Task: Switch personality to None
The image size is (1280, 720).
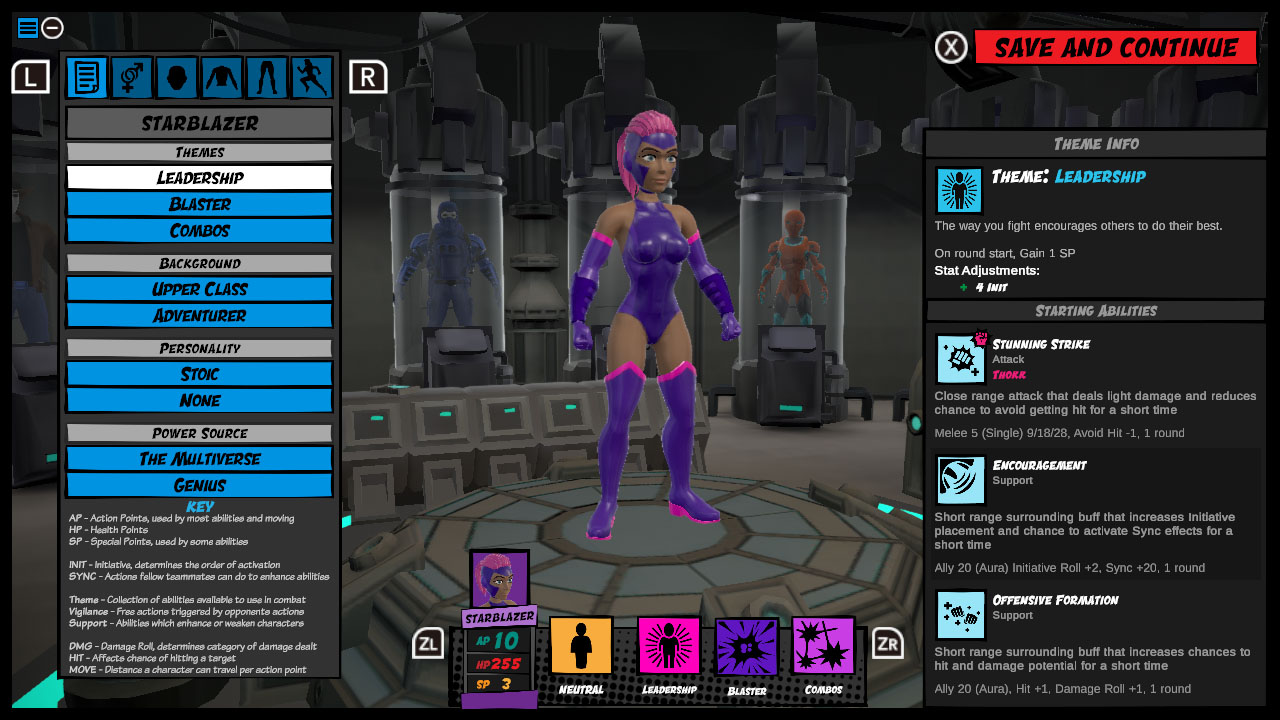Action: [198, 400]
